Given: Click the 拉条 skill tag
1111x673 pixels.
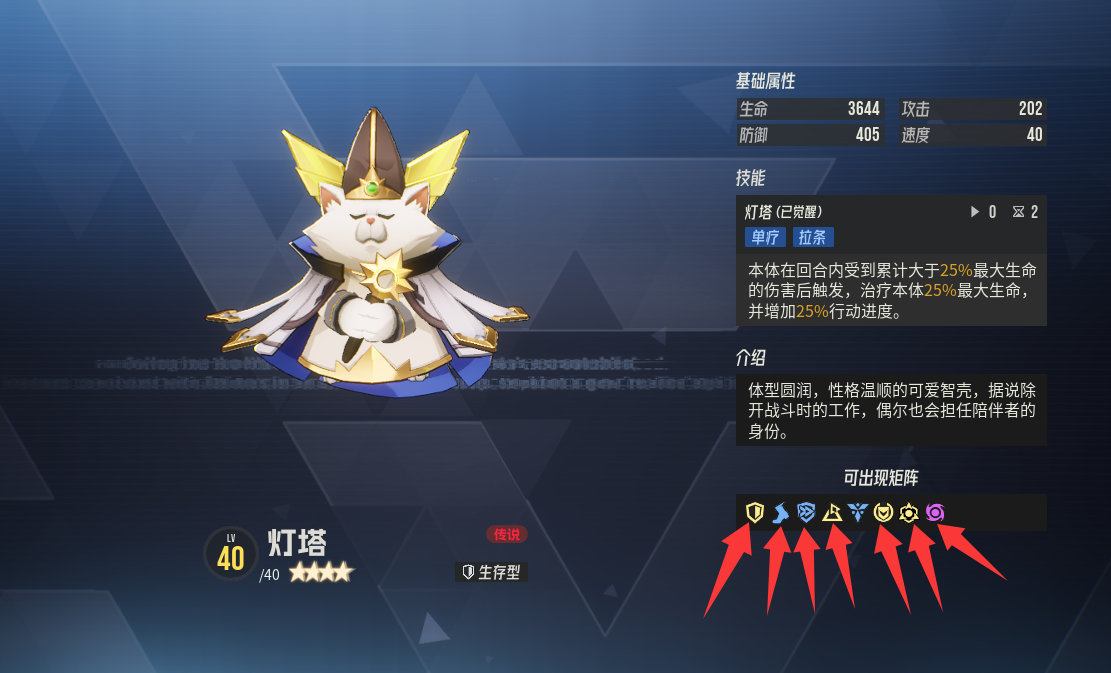Looking at the screenshot, I should 813,237.
